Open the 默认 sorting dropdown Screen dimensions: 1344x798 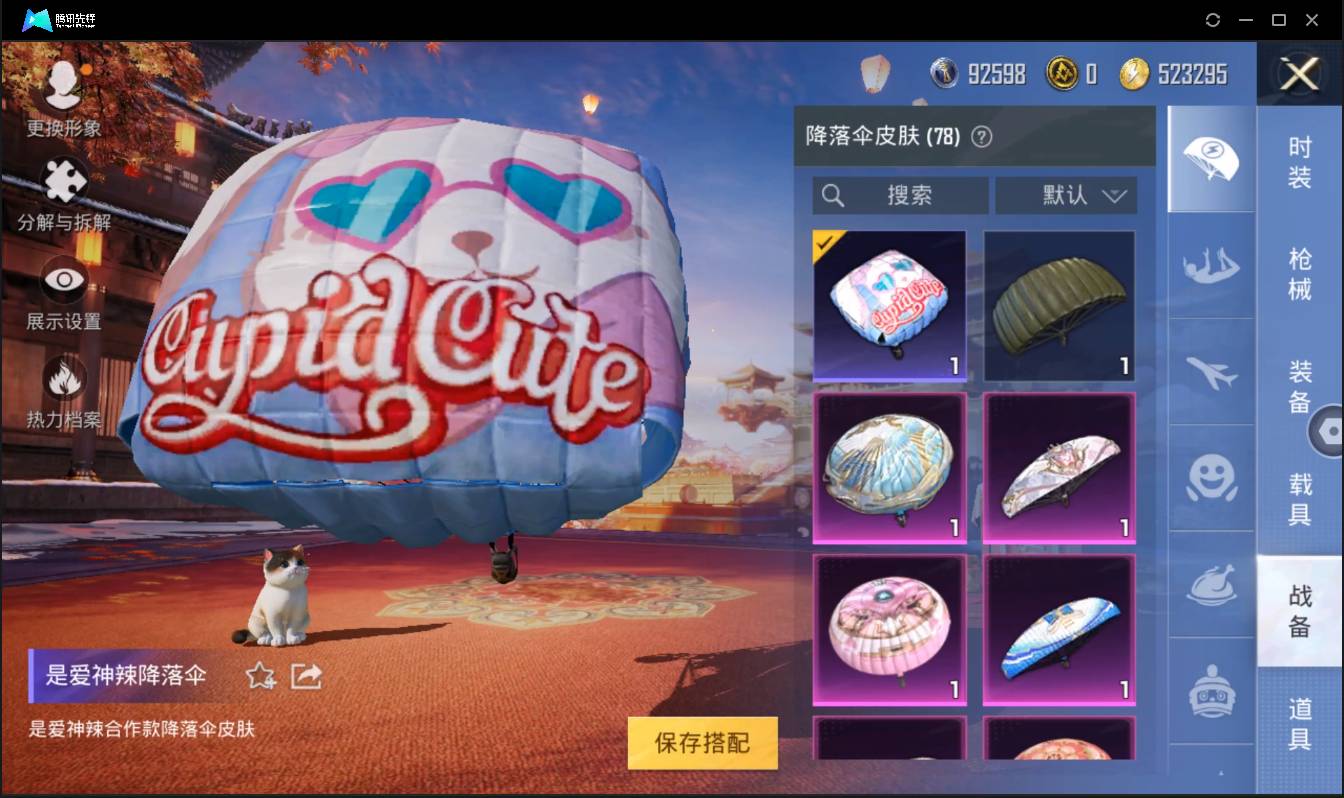1066,196
